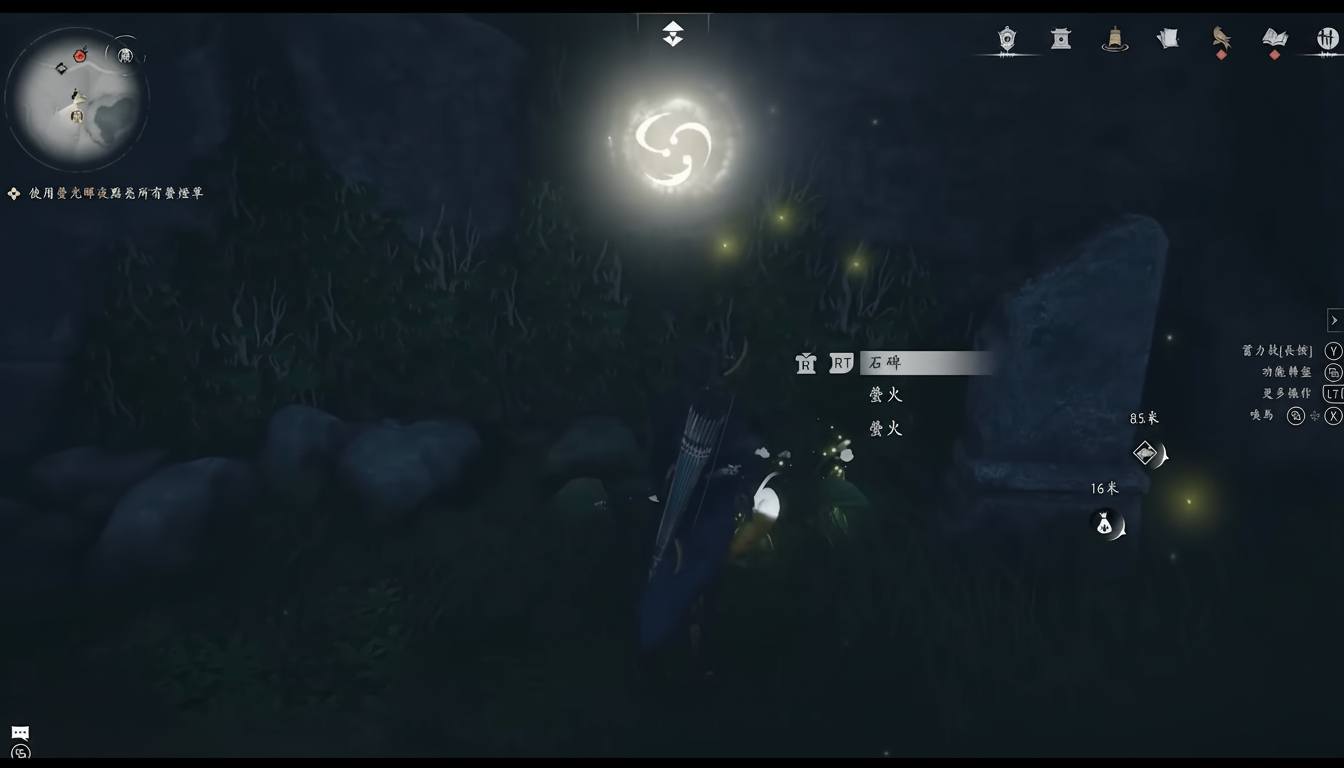Click the minimap in the top left

pos(79,97)
